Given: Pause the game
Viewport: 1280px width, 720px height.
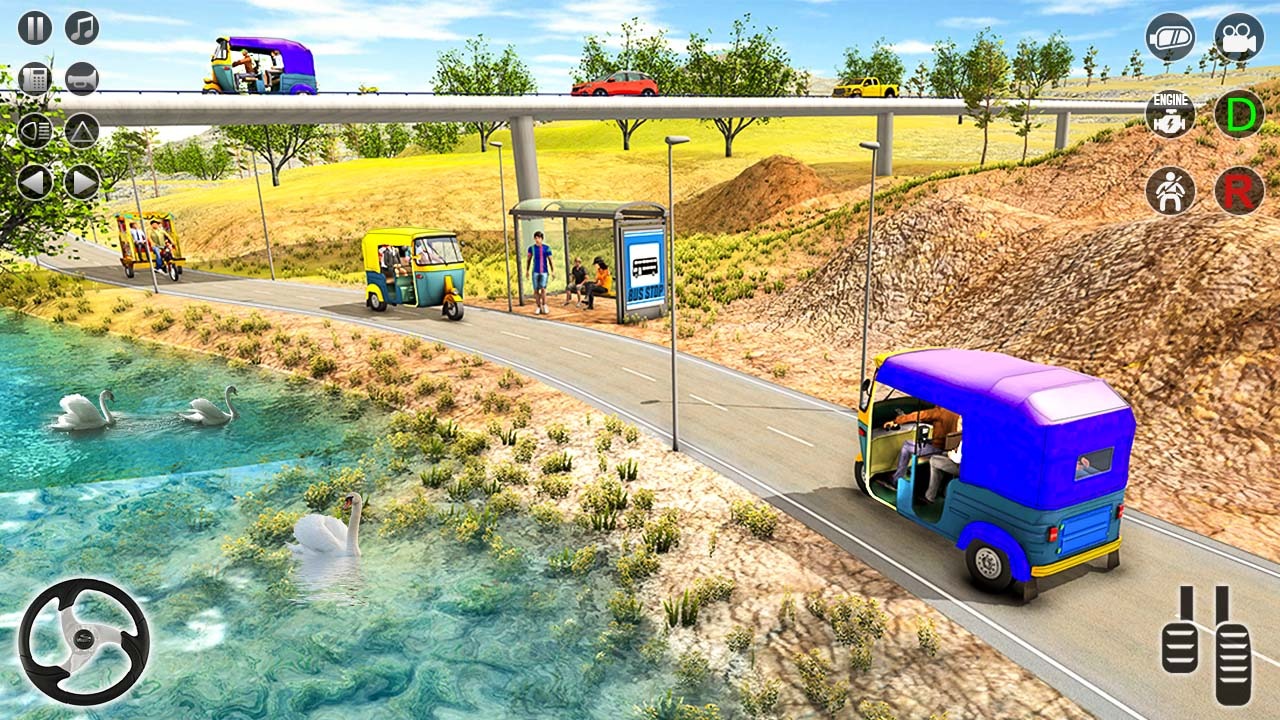Looking at the screenshot, I should 35,28.
